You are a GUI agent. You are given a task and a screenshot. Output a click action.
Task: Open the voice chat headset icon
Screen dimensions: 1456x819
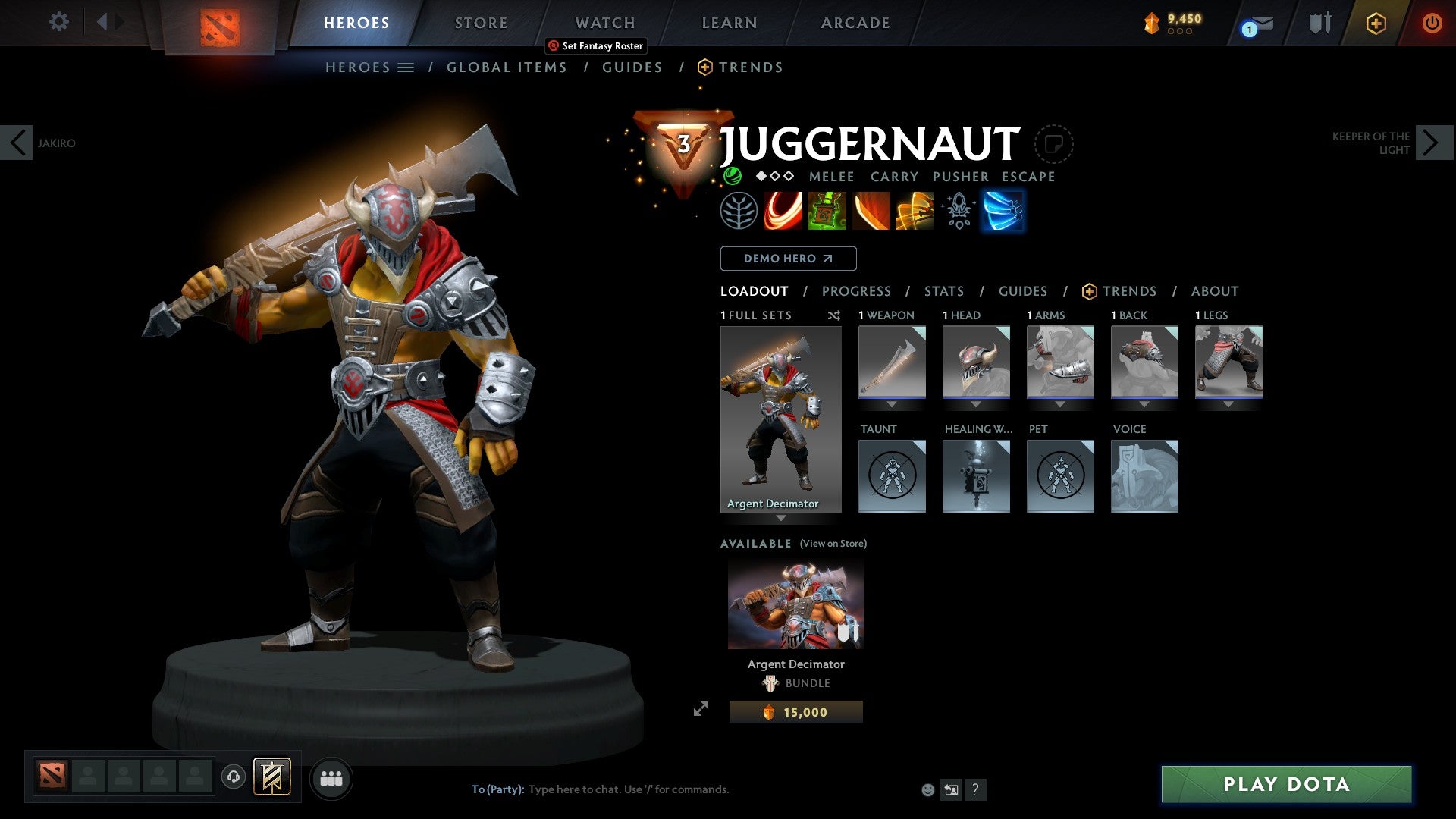coord(233,778)
